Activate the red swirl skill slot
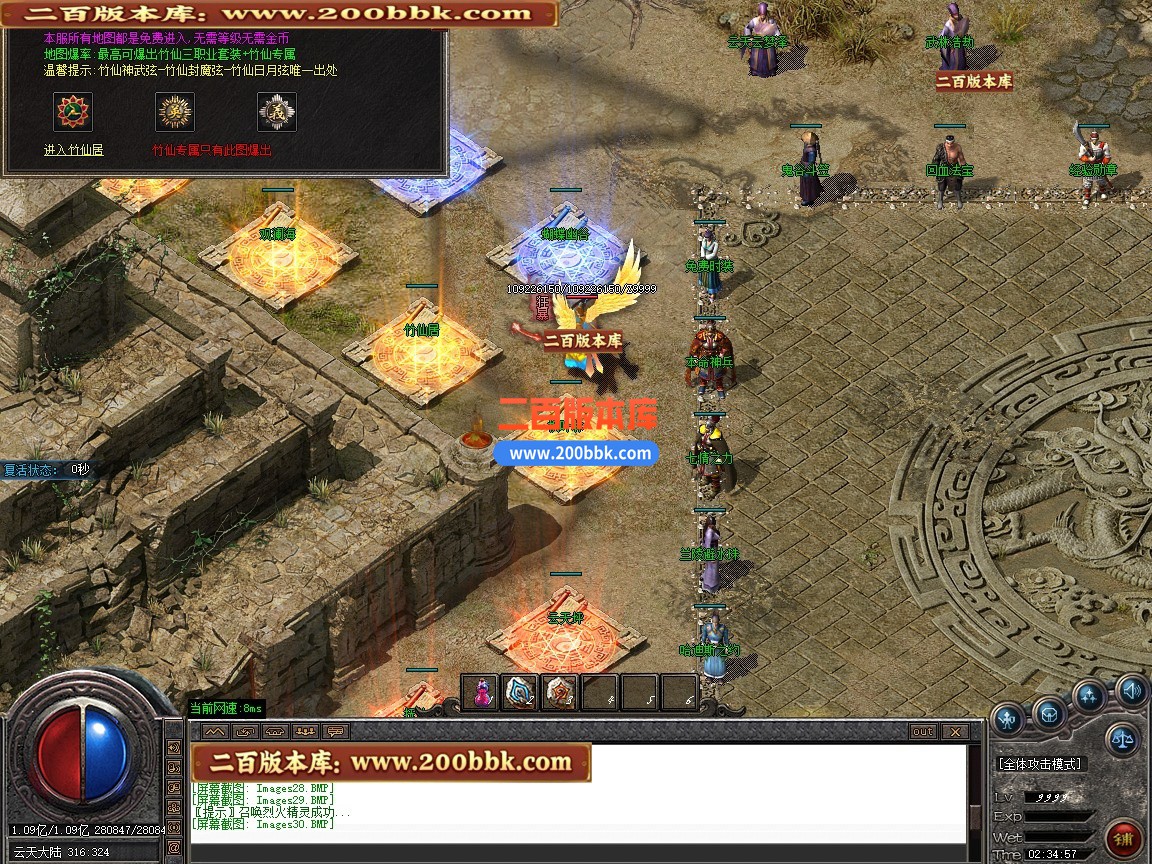Image resolution: width=1152 pixels, height=864 pixels. (x=560, y=693)
